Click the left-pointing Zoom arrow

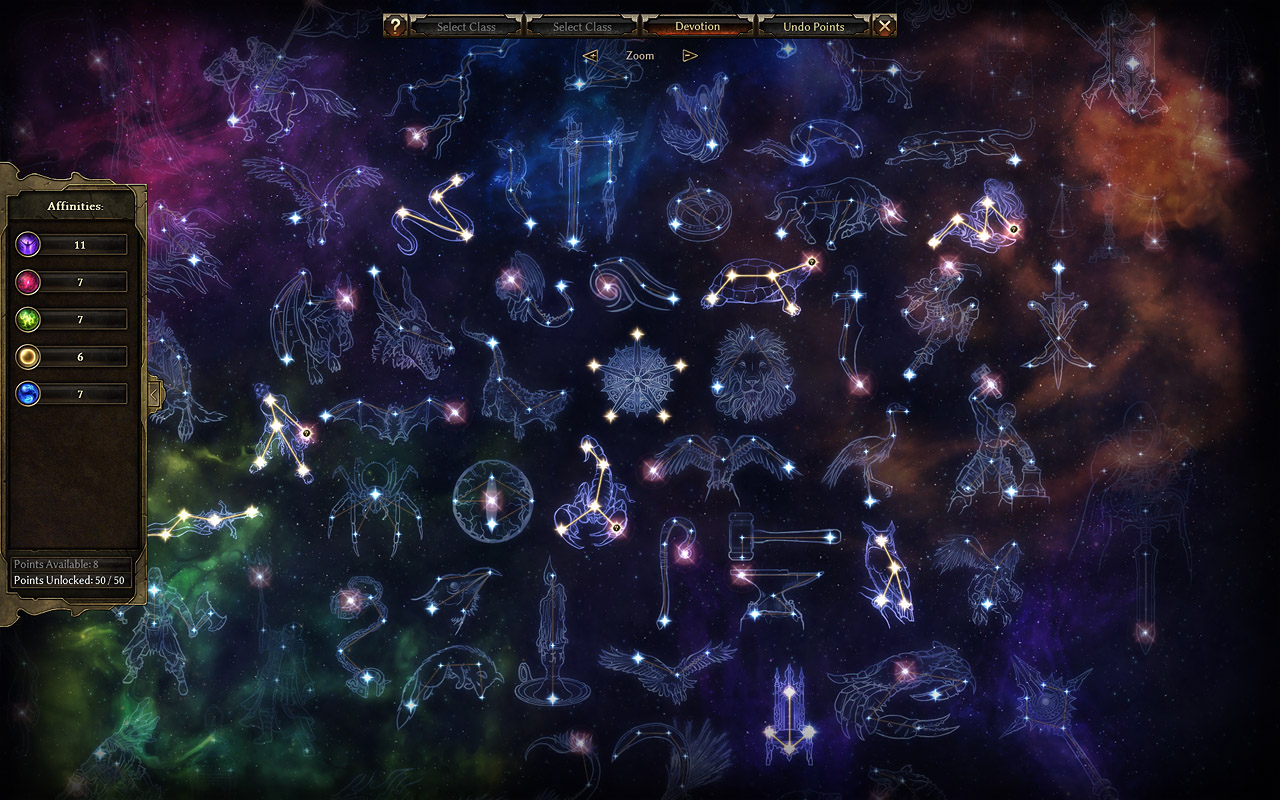(590, 56)
